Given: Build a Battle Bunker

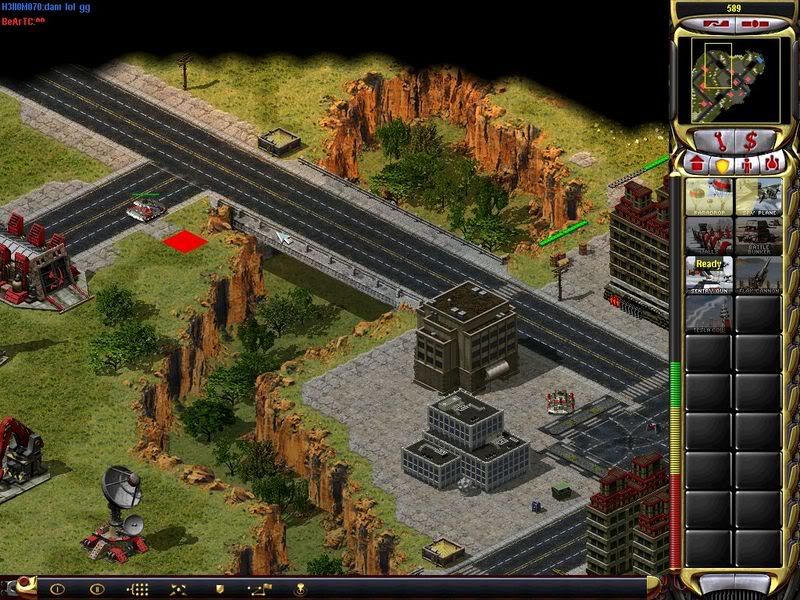Looking at the screenshot, I should [758, 235].
